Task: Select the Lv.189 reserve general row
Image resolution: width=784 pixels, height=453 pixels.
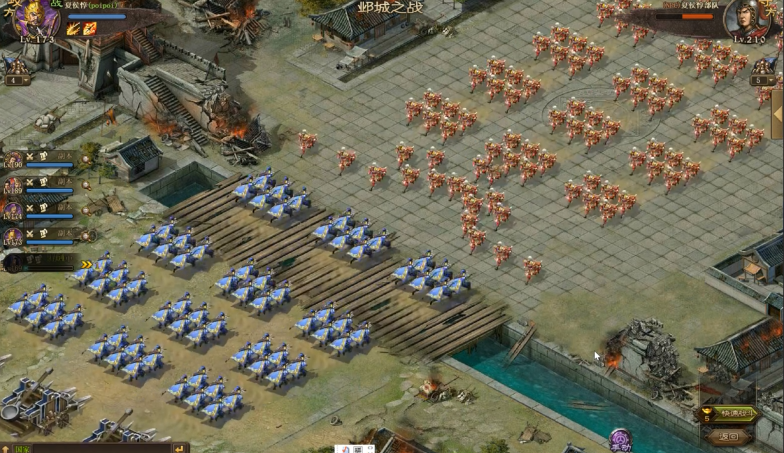Action: 40,184
